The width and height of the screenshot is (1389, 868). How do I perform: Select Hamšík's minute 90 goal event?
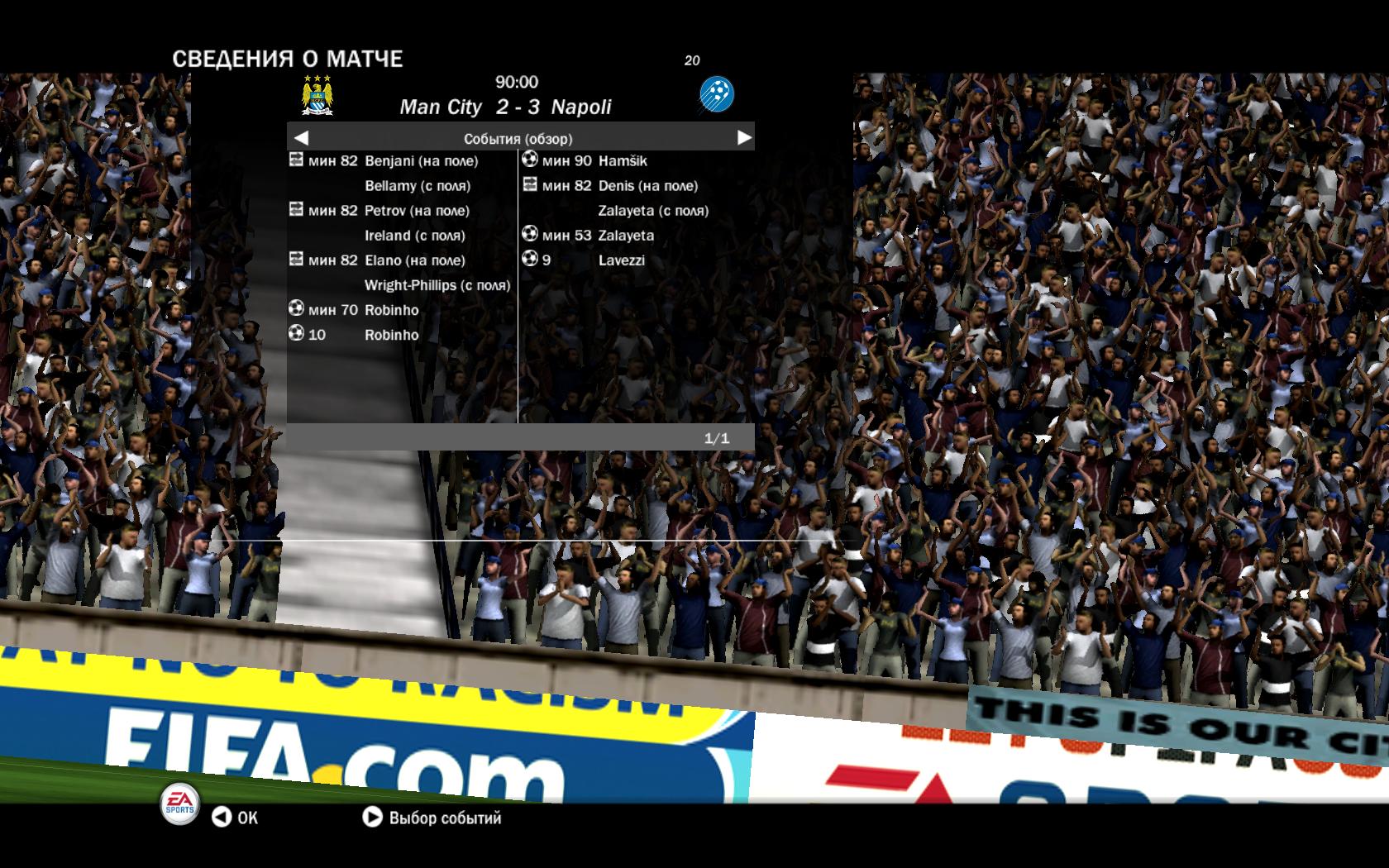[622, 161]
